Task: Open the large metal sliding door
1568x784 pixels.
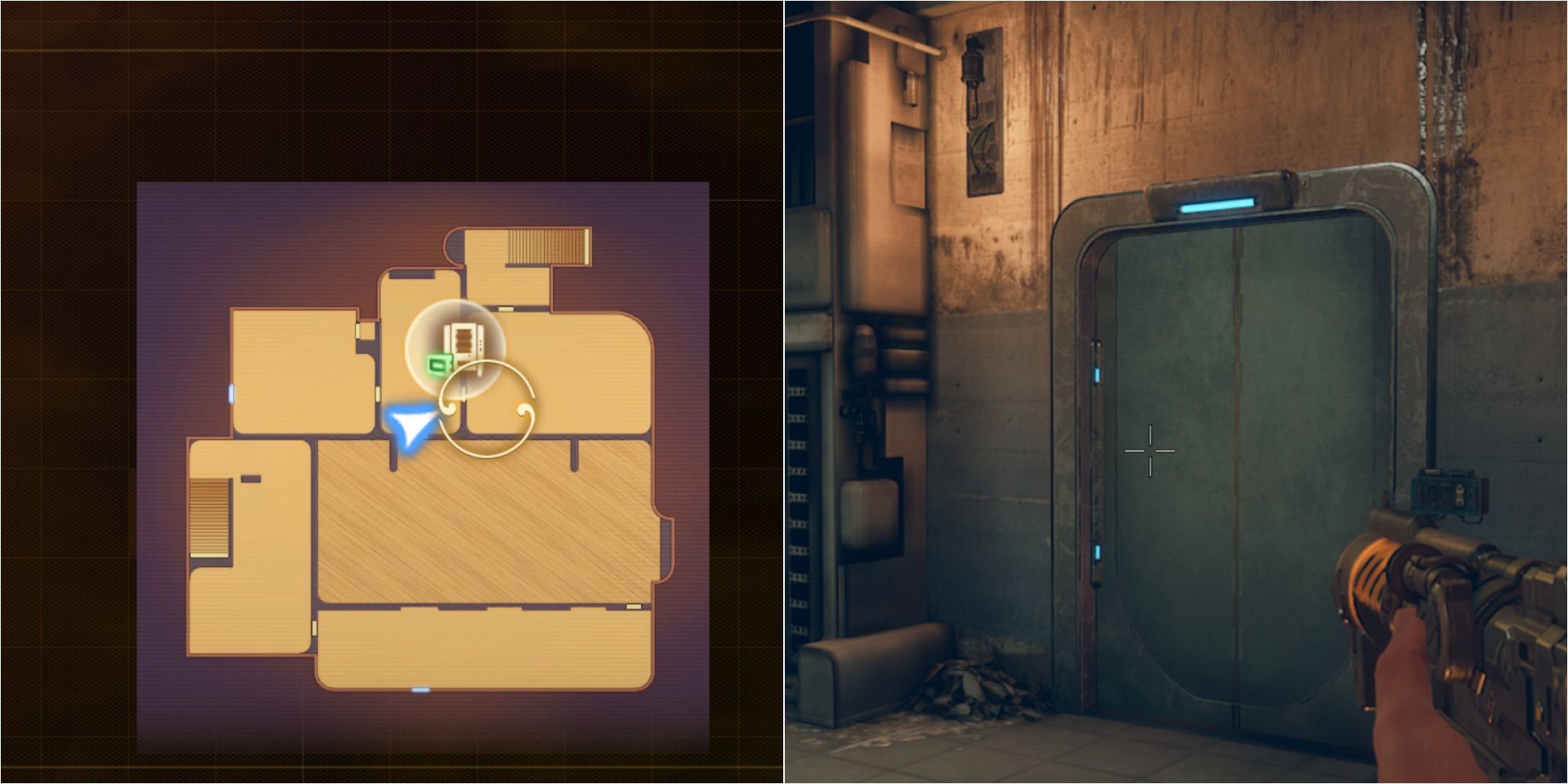Action: tap(1239, 439)
